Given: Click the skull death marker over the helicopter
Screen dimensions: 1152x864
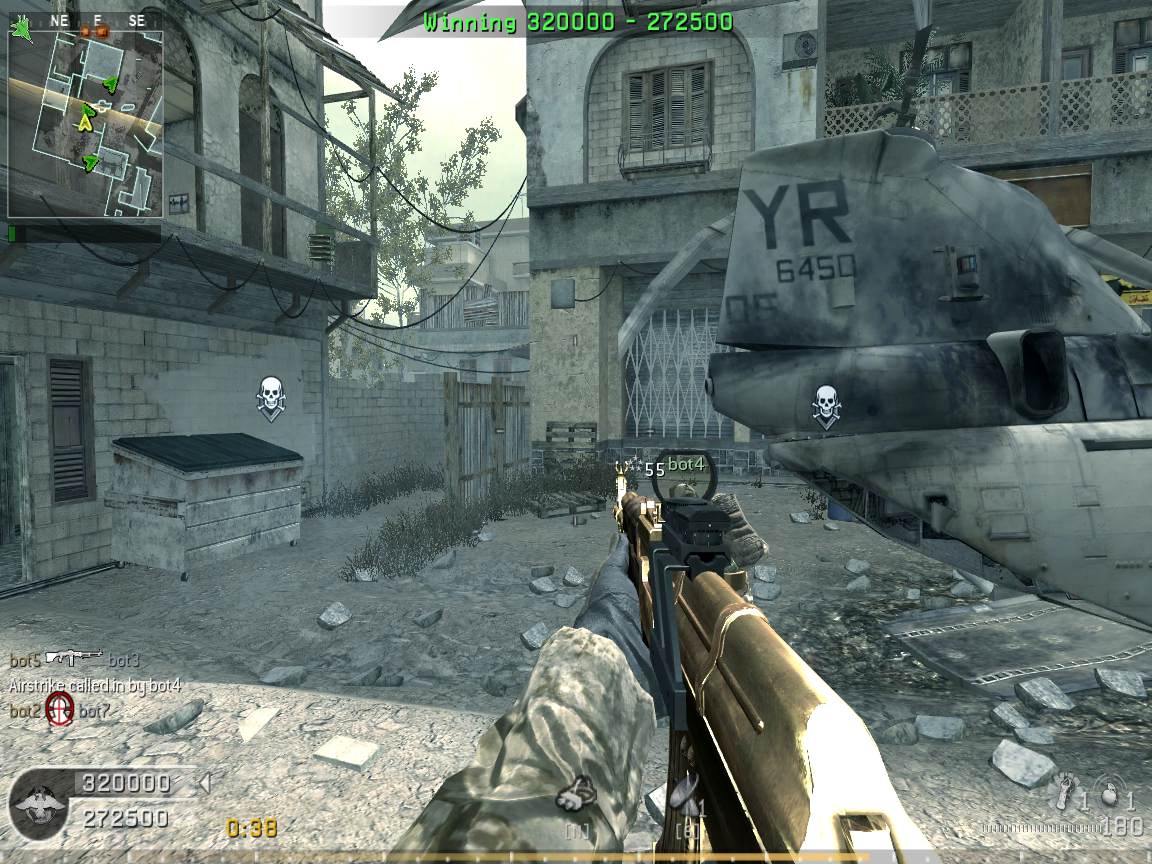Looking at the screenshot, I should (x=825, y=405).
